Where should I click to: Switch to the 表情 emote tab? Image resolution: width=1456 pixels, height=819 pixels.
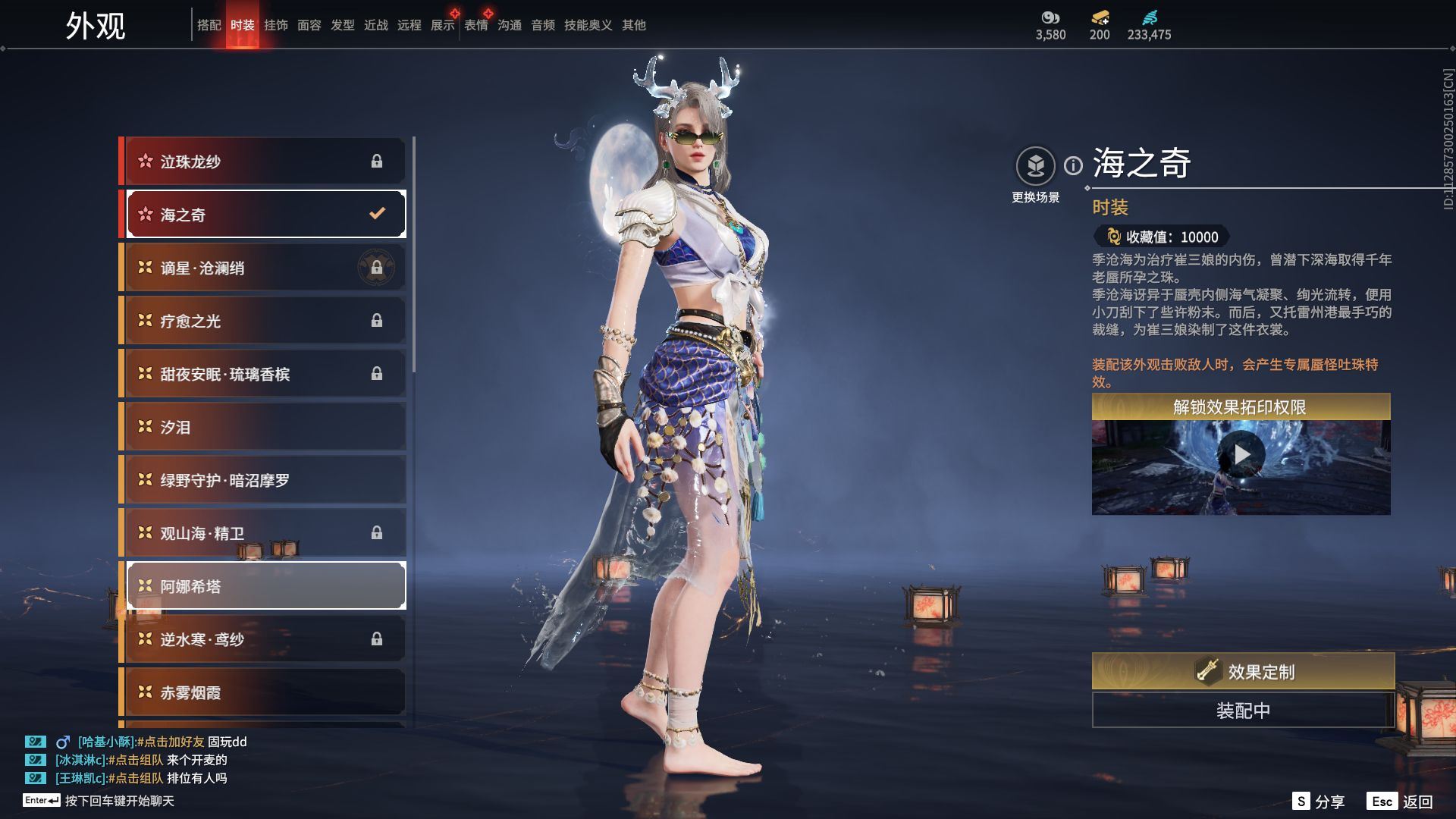point(475,25)
